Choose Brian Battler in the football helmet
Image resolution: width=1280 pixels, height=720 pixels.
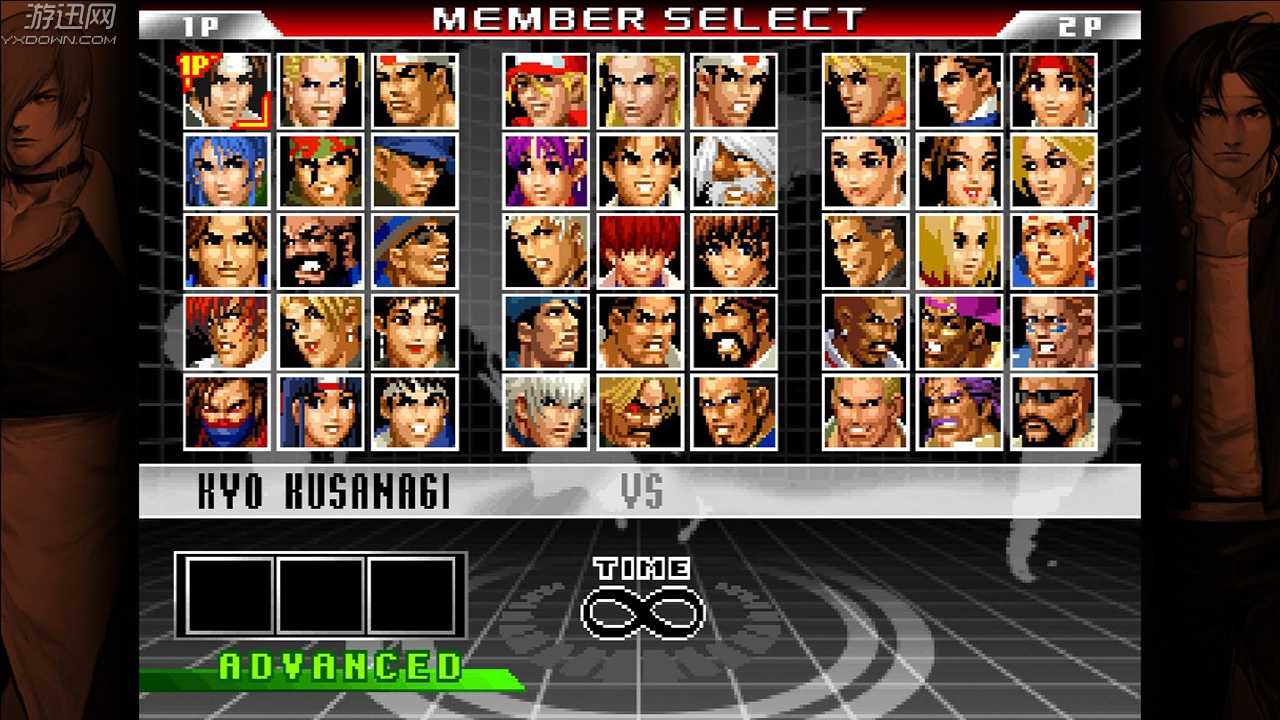[x=1053, y=331]
